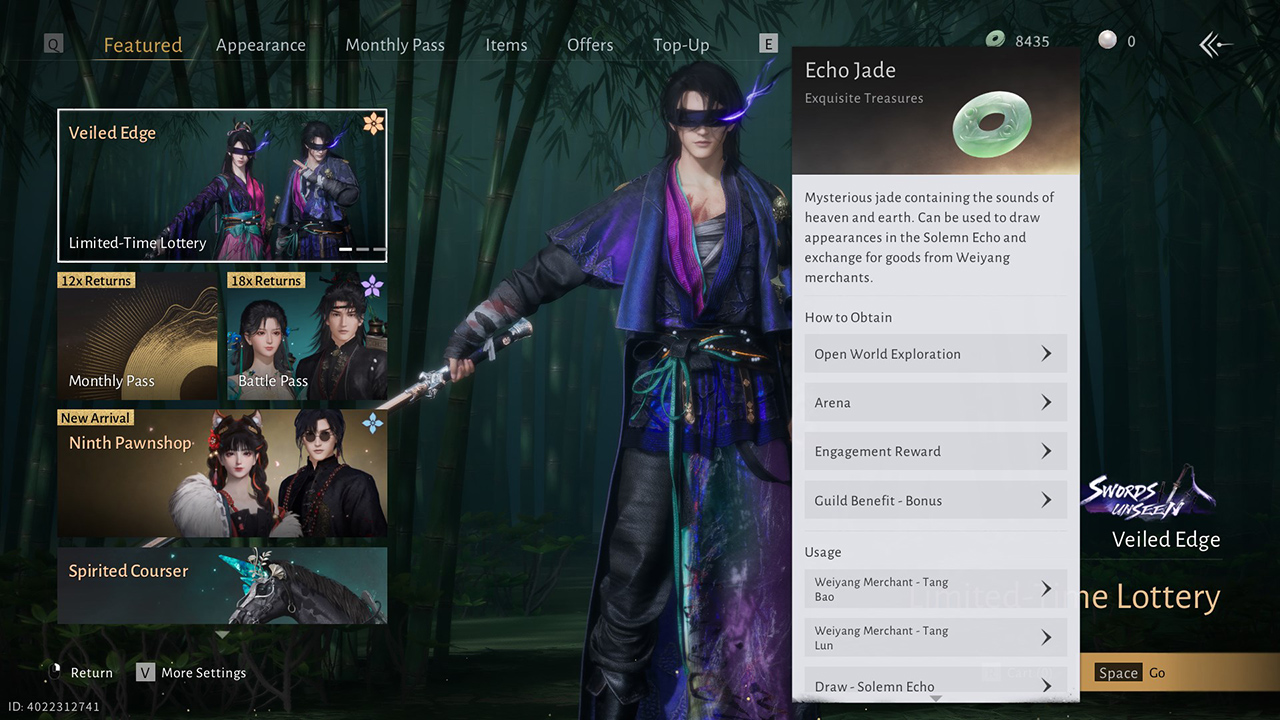Select the second carousel dot on Veiled Edge

[x=363, y=249]
